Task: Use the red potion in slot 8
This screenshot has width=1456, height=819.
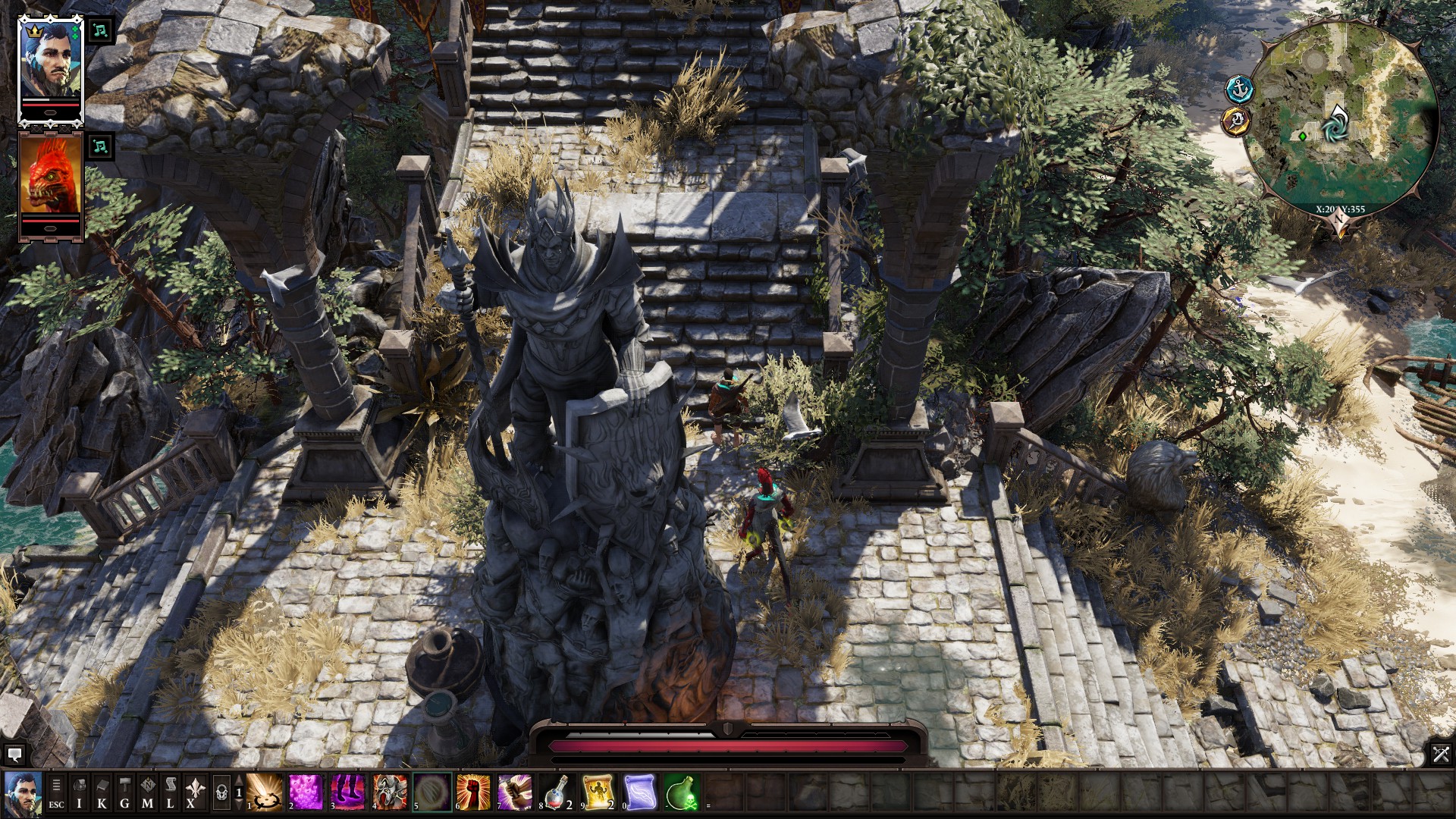Action: tap(557, 792)
